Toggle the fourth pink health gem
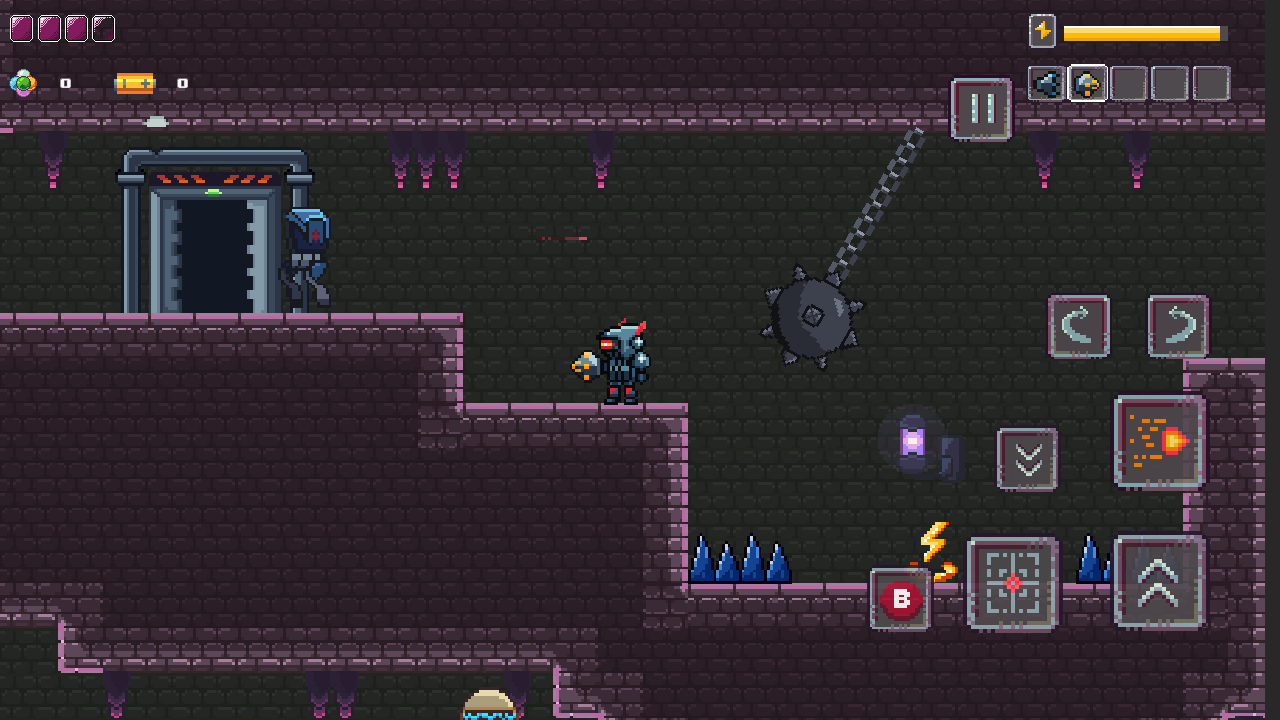This screenshot has width=1280, height=720. 104,28
